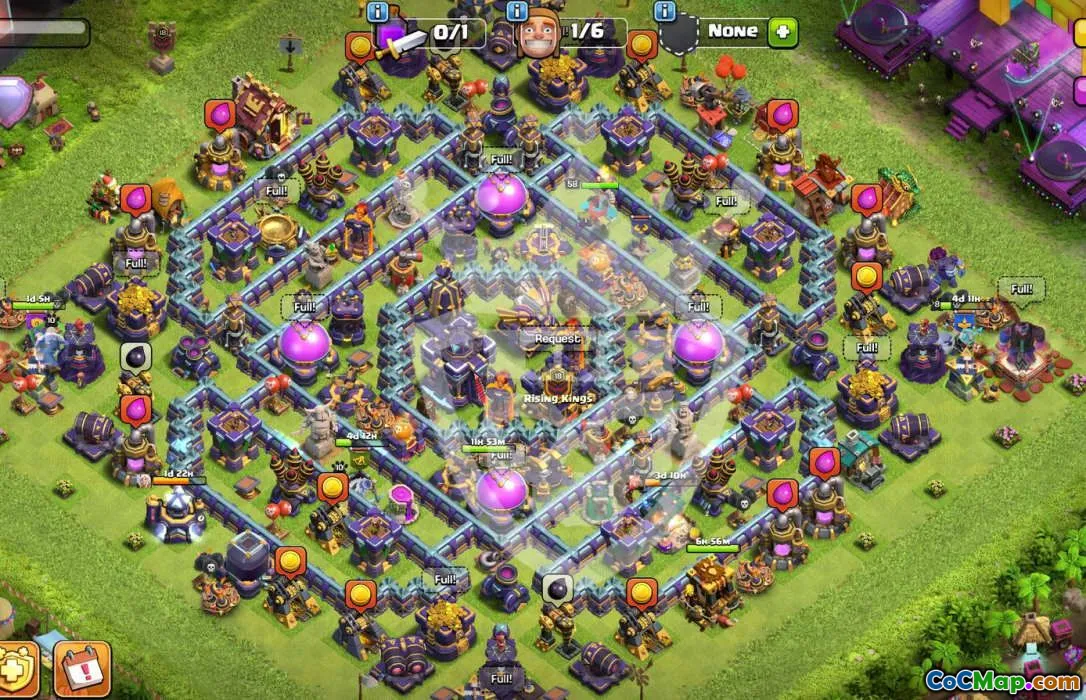Visit the CoCMap.com watermark link
This screenshot has width=1086, height=700.
[x=1001, y=682]
